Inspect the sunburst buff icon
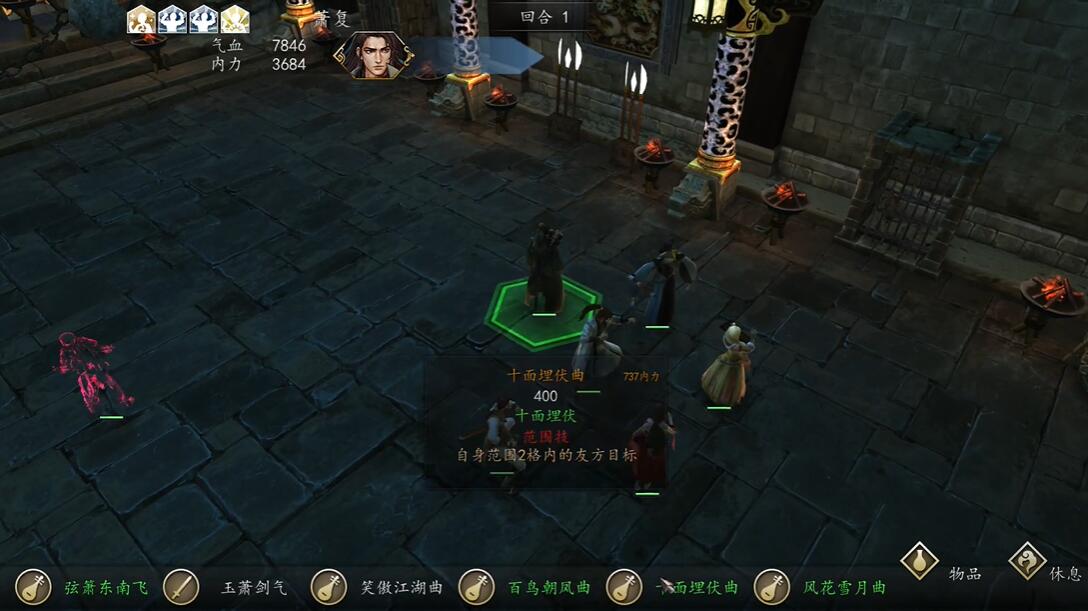The height and width of the screenshot is (611, 1088). (235, 19)
